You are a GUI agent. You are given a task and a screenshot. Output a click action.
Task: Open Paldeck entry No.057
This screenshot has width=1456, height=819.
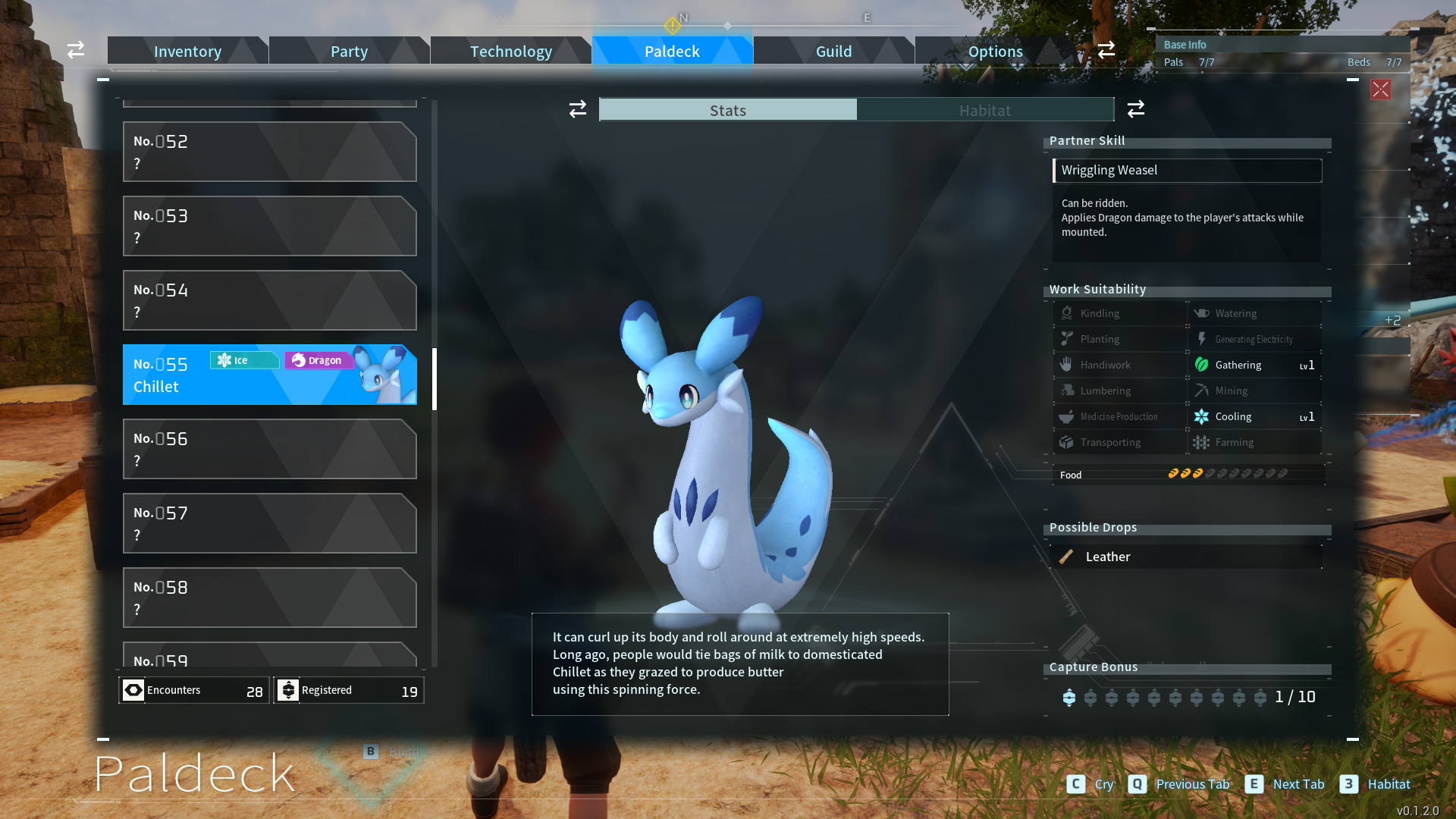pos(269,523)
